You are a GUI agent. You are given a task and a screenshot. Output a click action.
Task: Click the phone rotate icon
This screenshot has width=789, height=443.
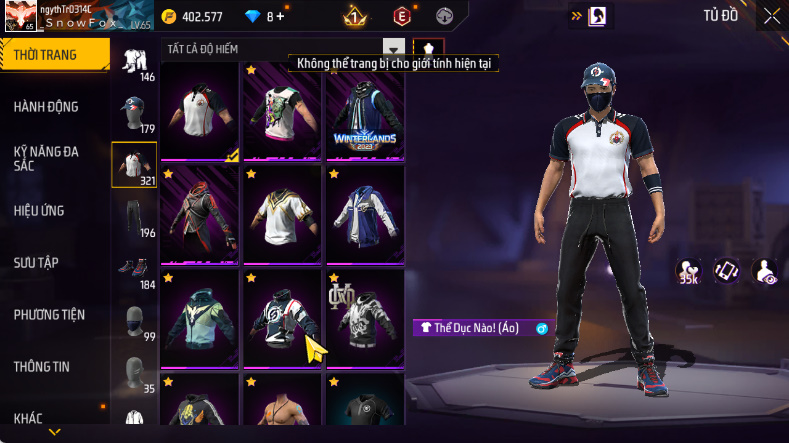[725, 270]
